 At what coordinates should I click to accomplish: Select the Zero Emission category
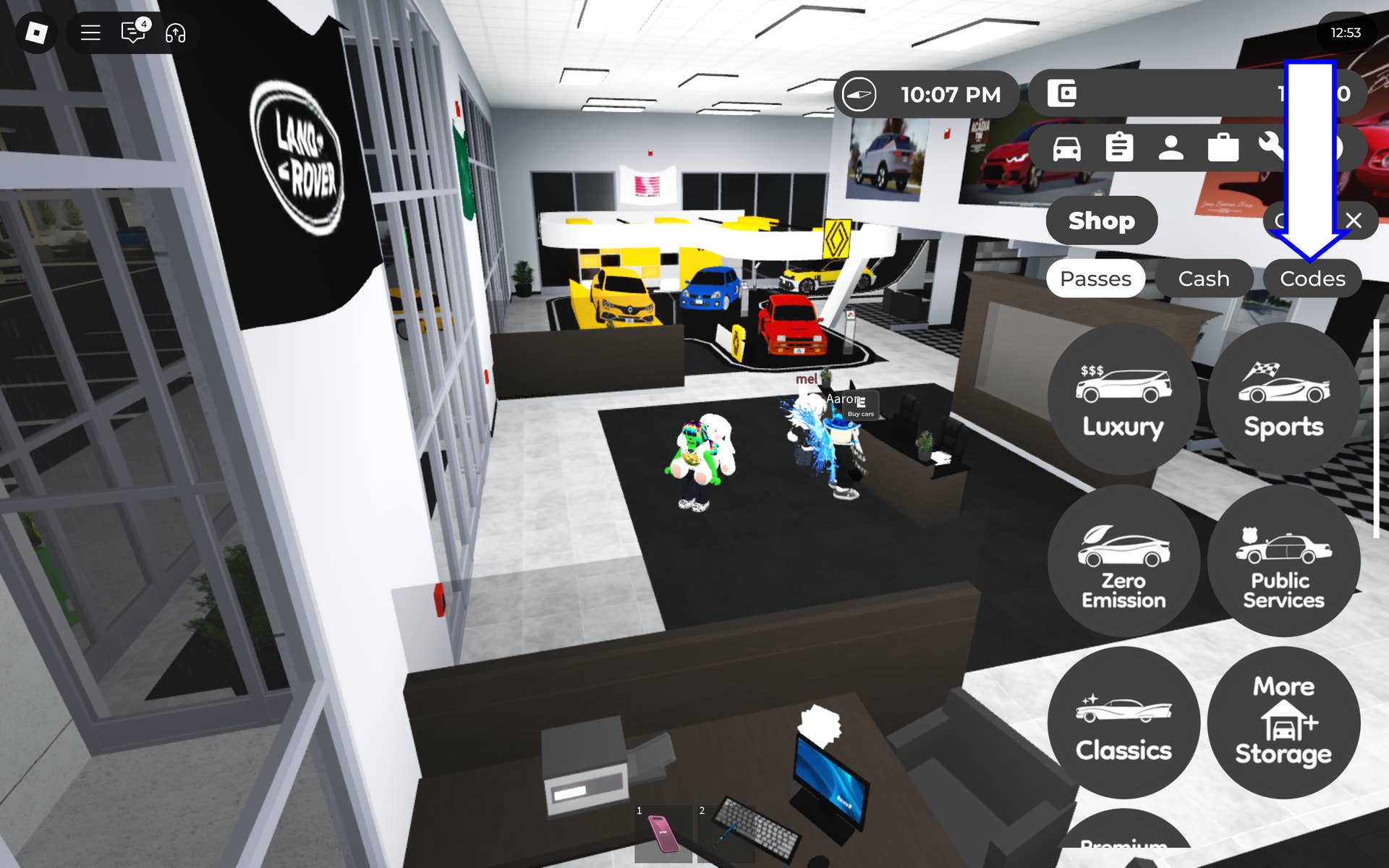pos(1123,561)
